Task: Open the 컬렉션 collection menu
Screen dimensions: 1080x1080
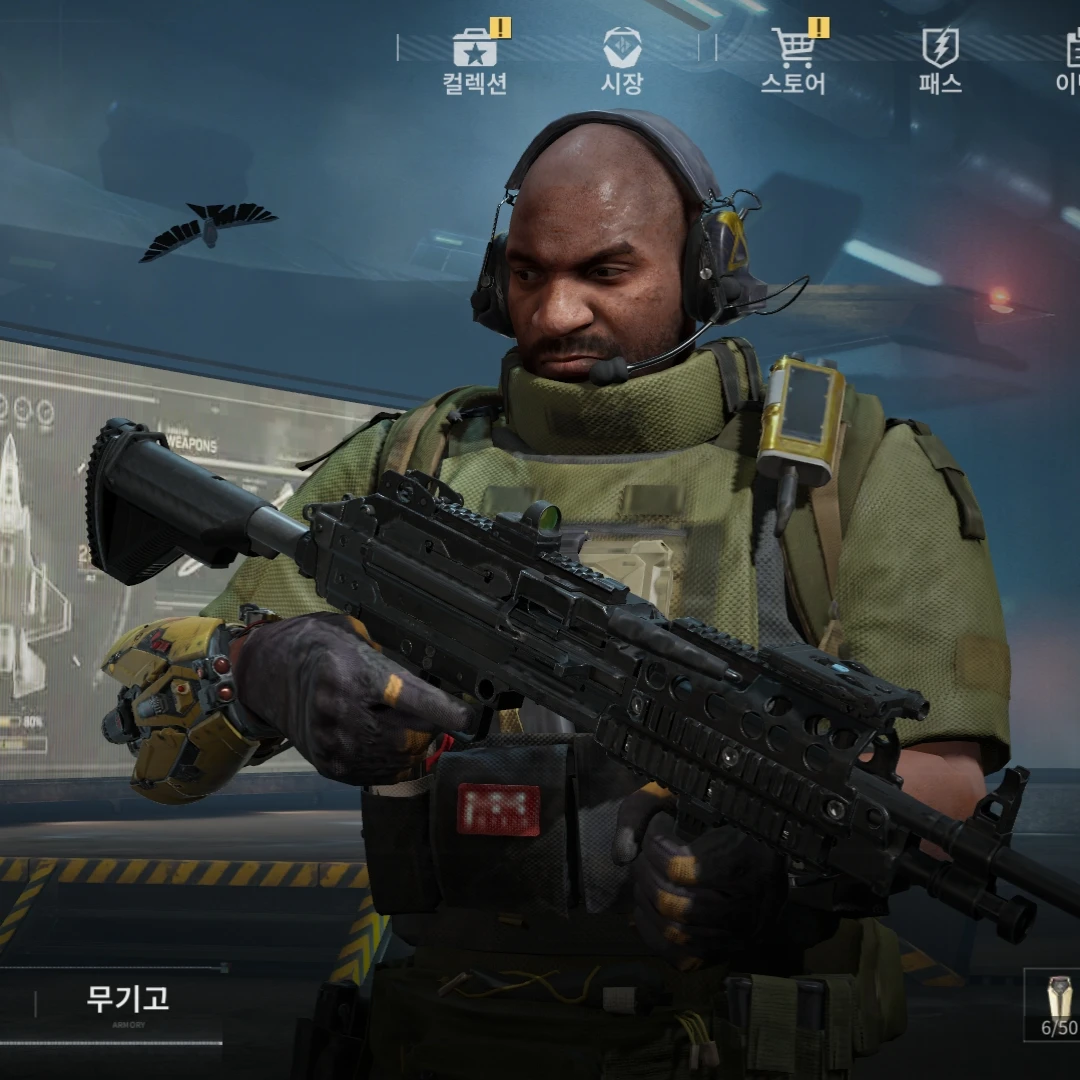Action: [475, 60]
